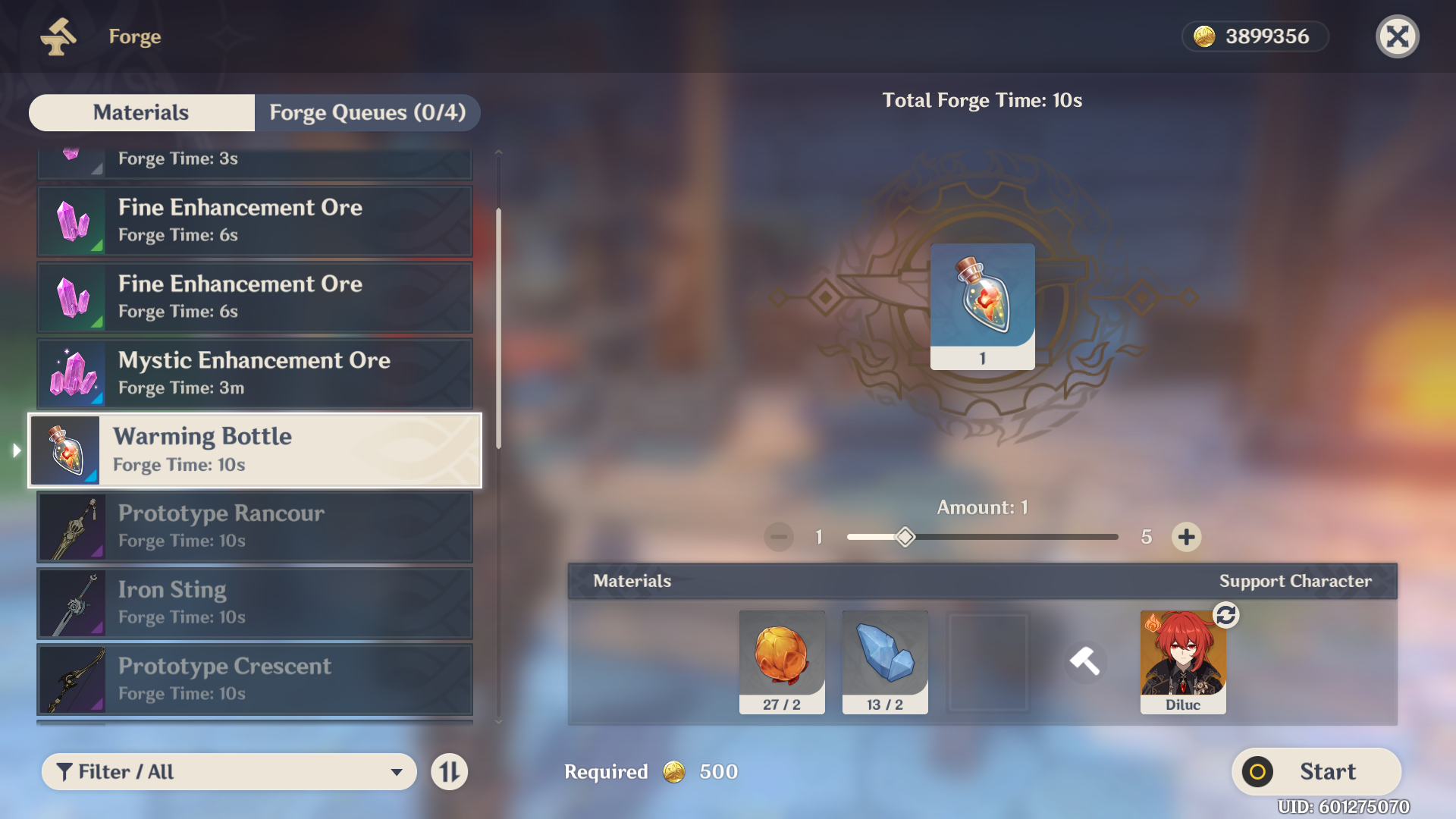This screenshot has width=1456, height=819.
Task: Open the Filter / All dropdown
Action: point(229,772)
